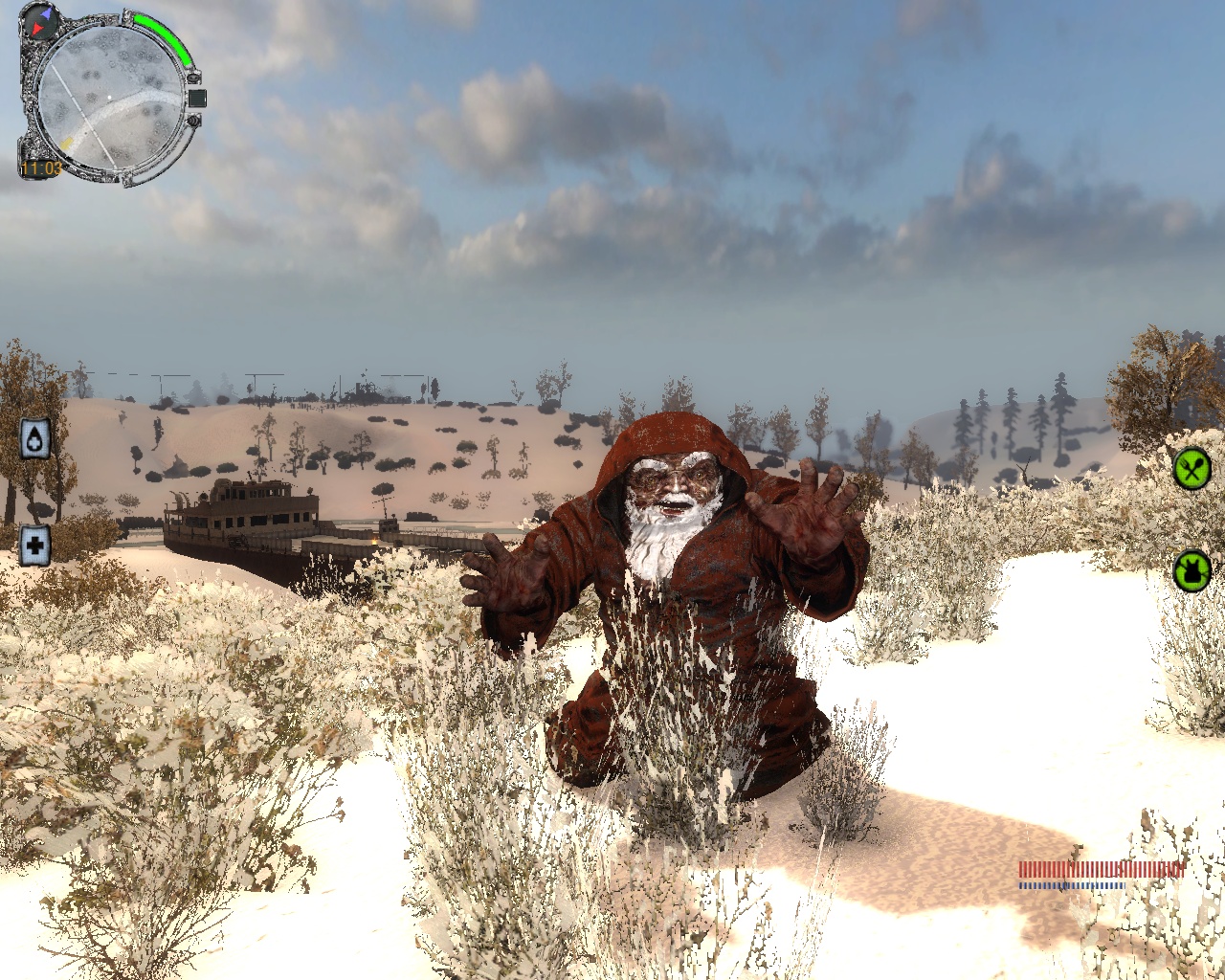Open the green backpack icon
1225x980 pixels.
(x=1192, y=571)
